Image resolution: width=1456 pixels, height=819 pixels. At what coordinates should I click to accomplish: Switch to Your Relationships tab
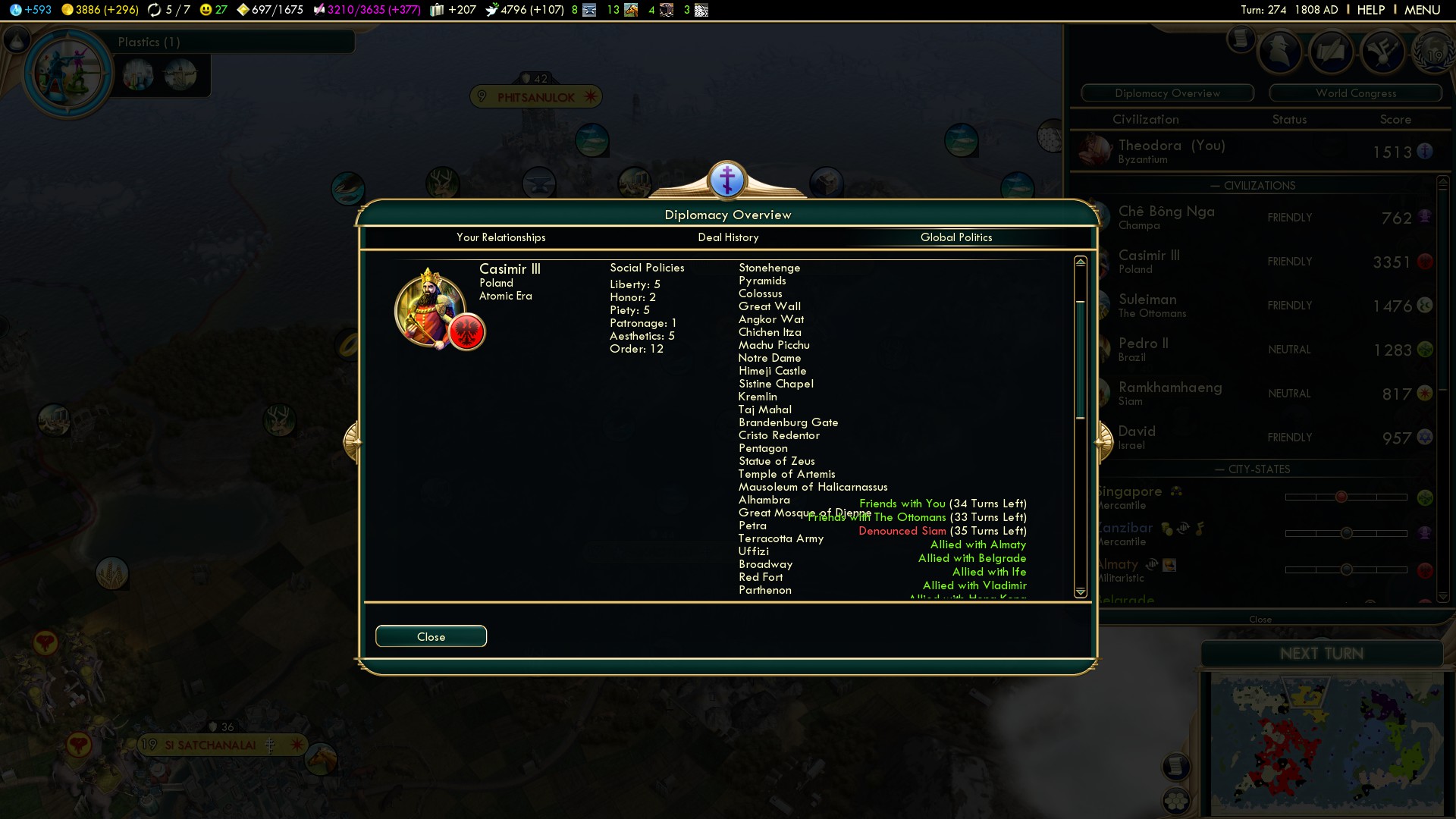tap(500, 237)
